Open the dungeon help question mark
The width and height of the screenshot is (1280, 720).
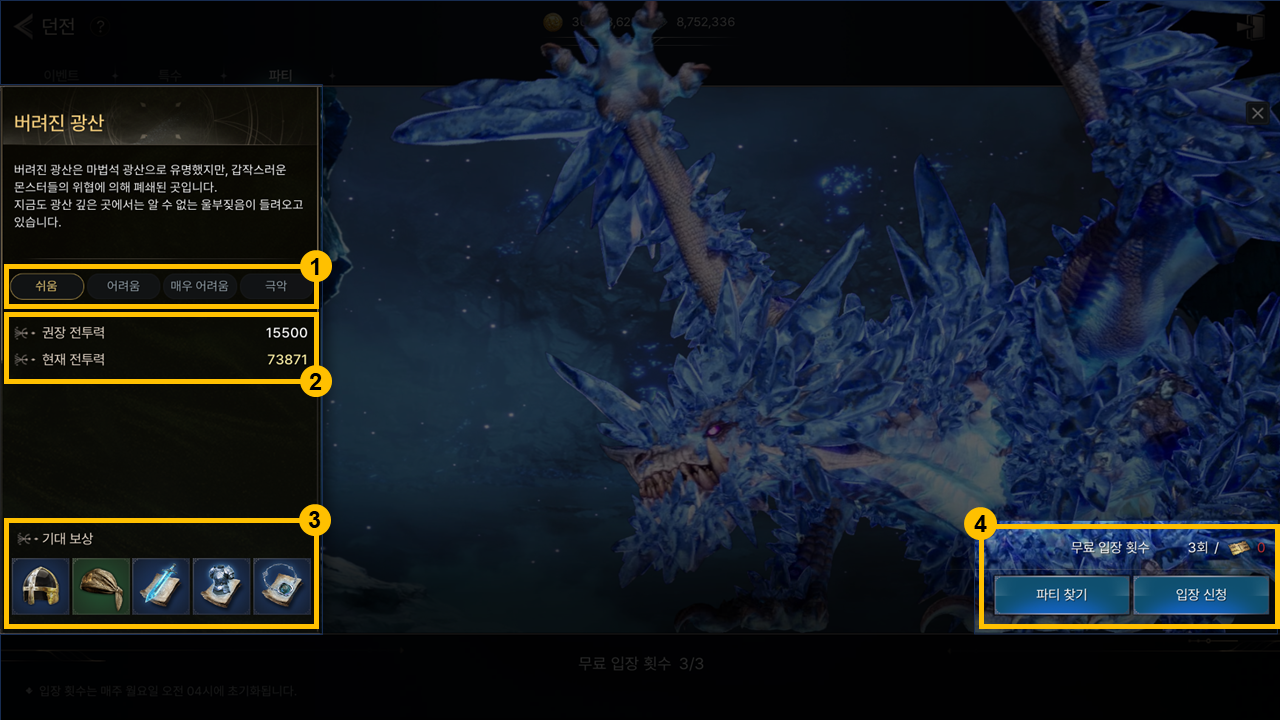[x=98, y=27]
